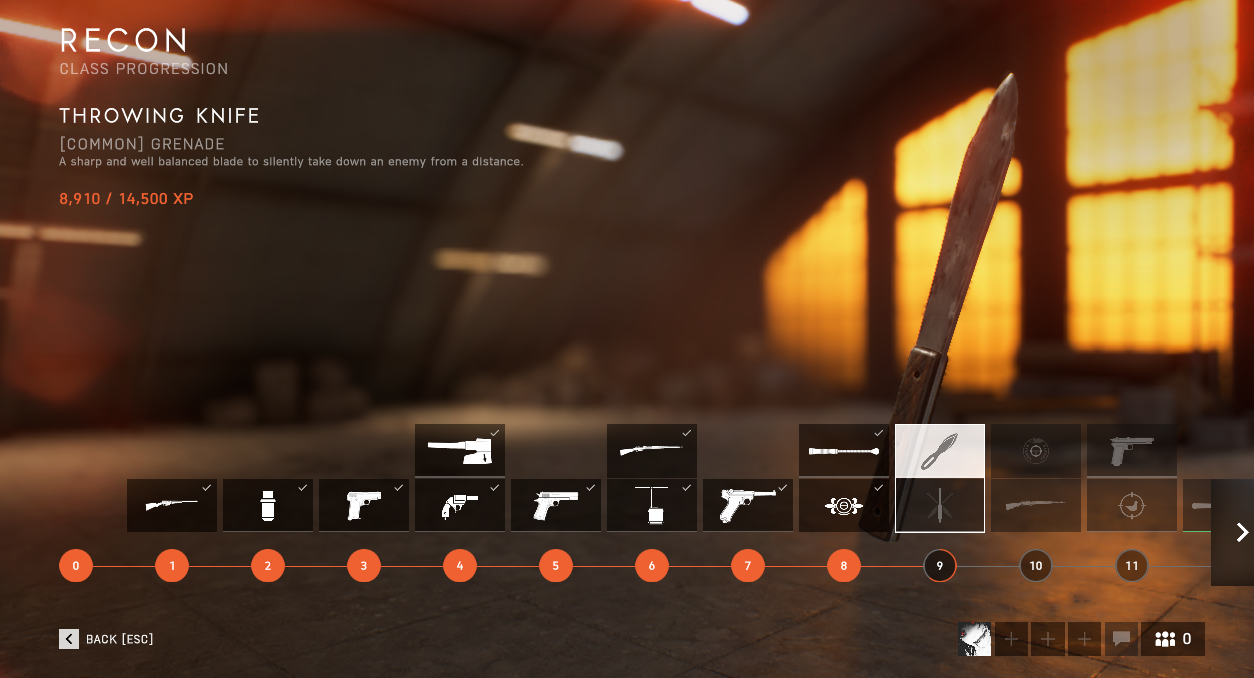Click the player avatar thumbnail
The width and height of the screenshot is (1254, 678).
(x=975, y=639)
